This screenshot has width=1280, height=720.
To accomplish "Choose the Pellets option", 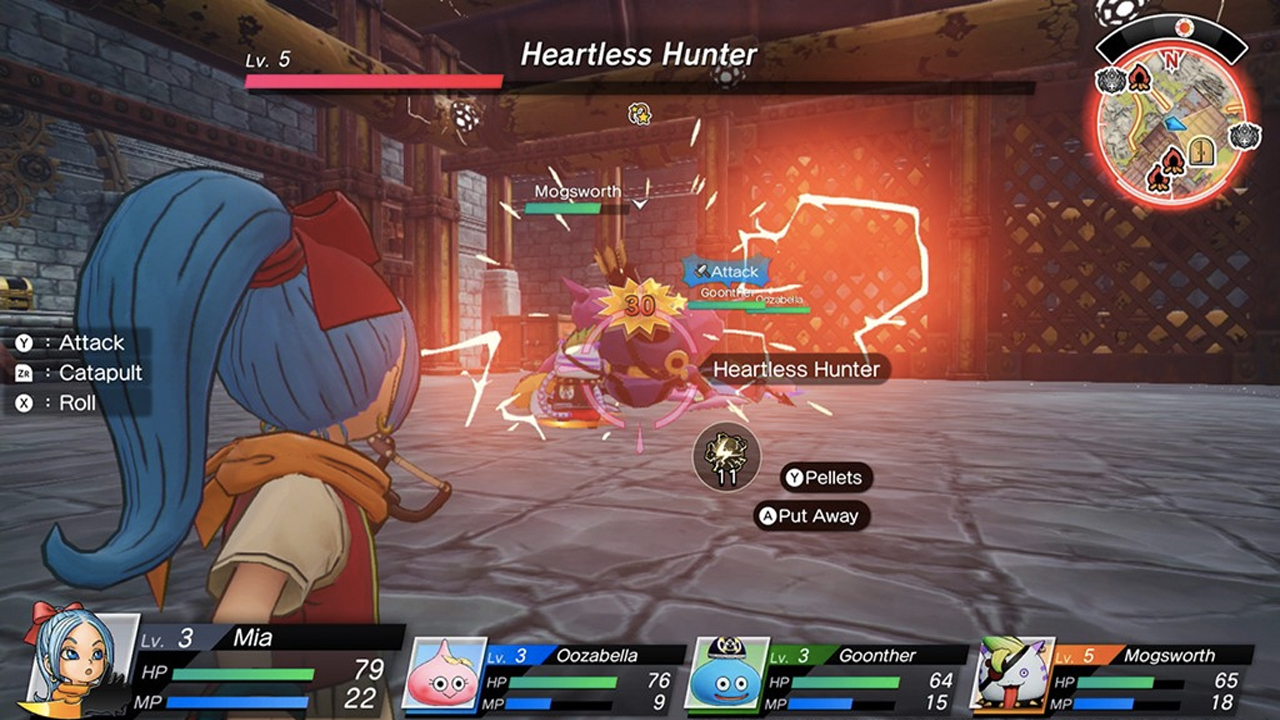I will 825,478.
